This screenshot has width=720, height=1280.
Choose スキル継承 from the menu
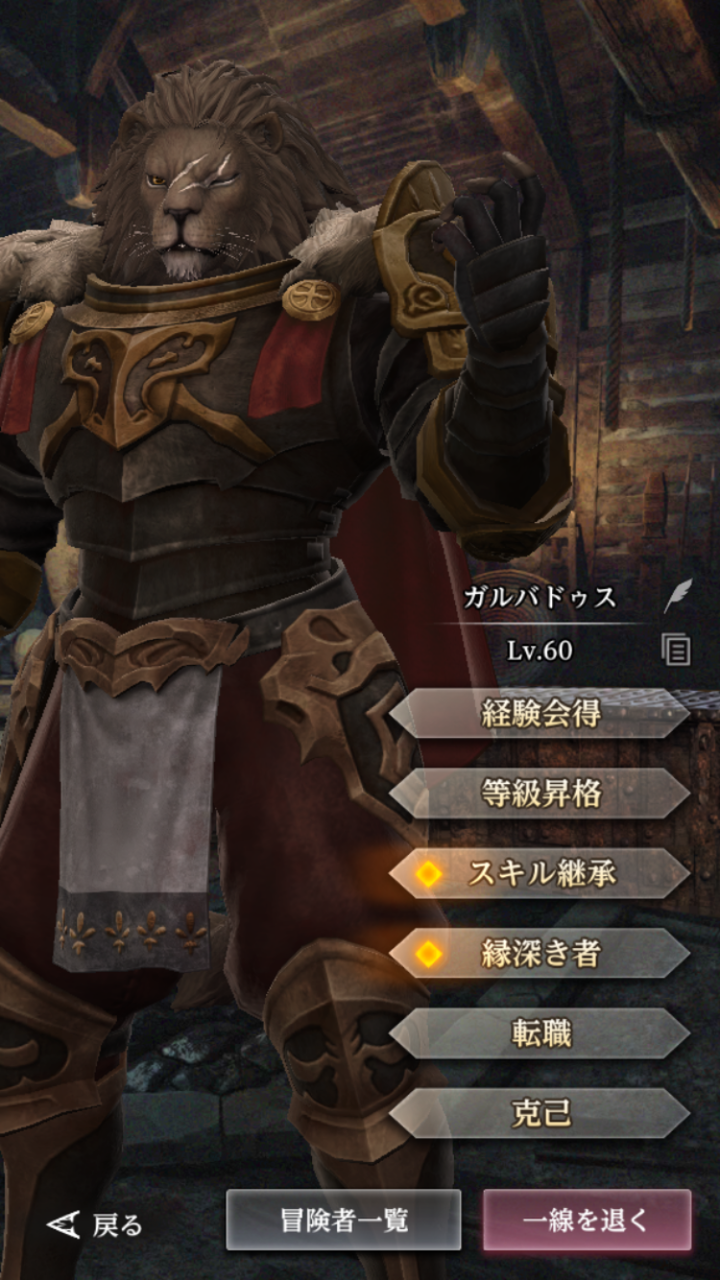(540, 874)
